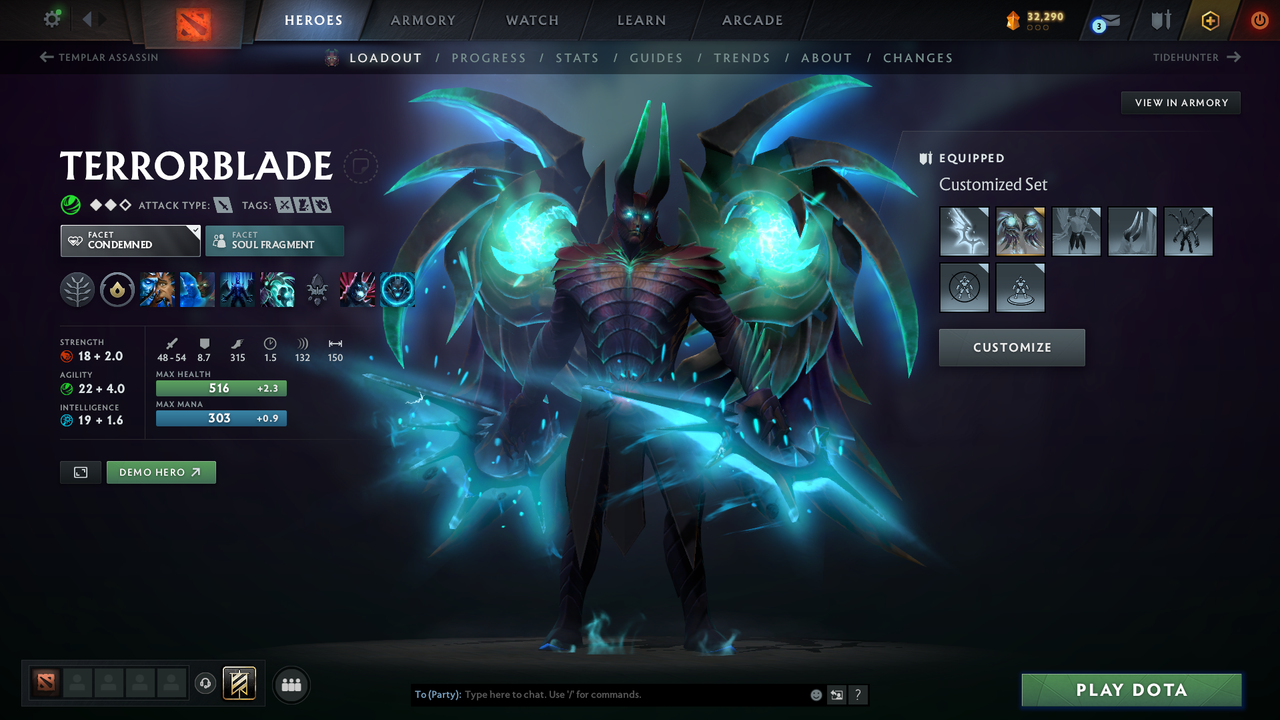1280x720 pixels.
Task: Open the shop plus icon
Action: tap(1210, 19)
